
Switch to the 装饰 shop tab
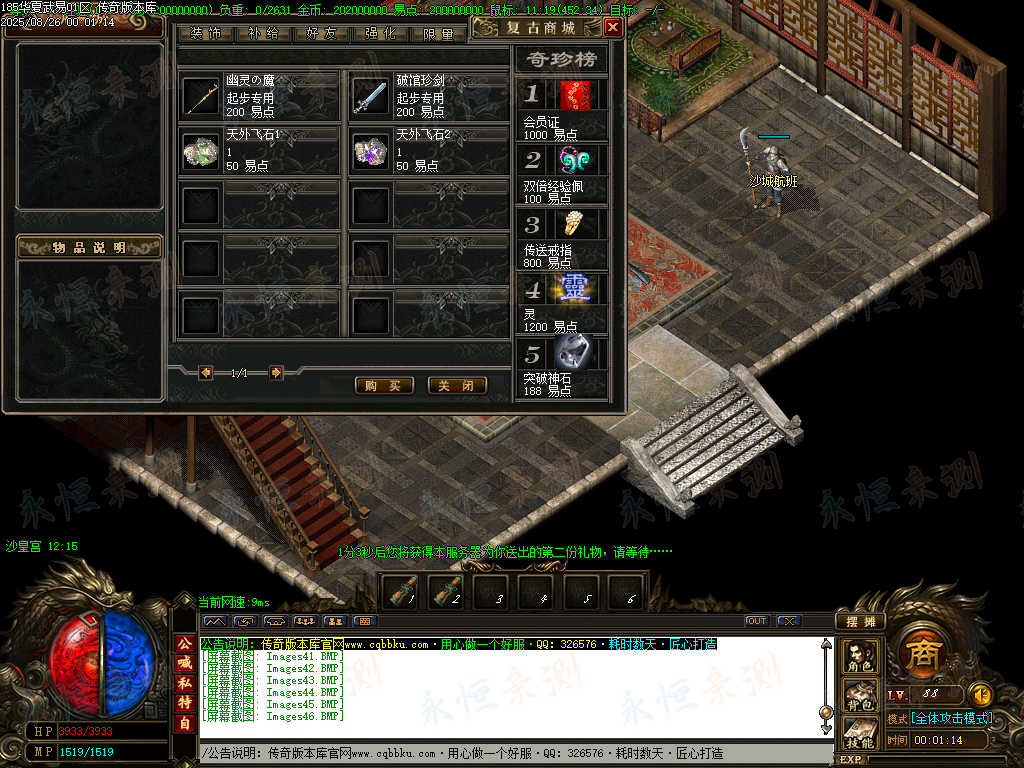[206, 34]
